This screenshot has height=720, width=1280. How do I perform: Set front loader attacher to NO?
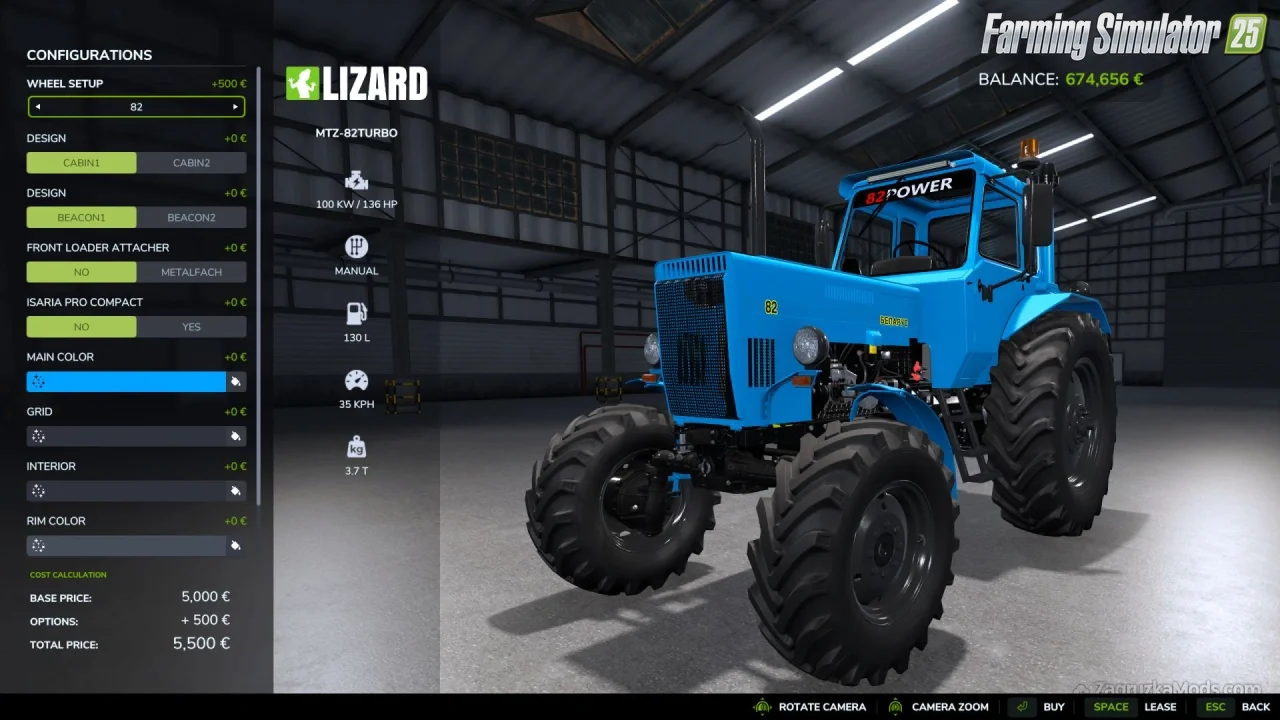pyautogui.click(x=81, y=272)
